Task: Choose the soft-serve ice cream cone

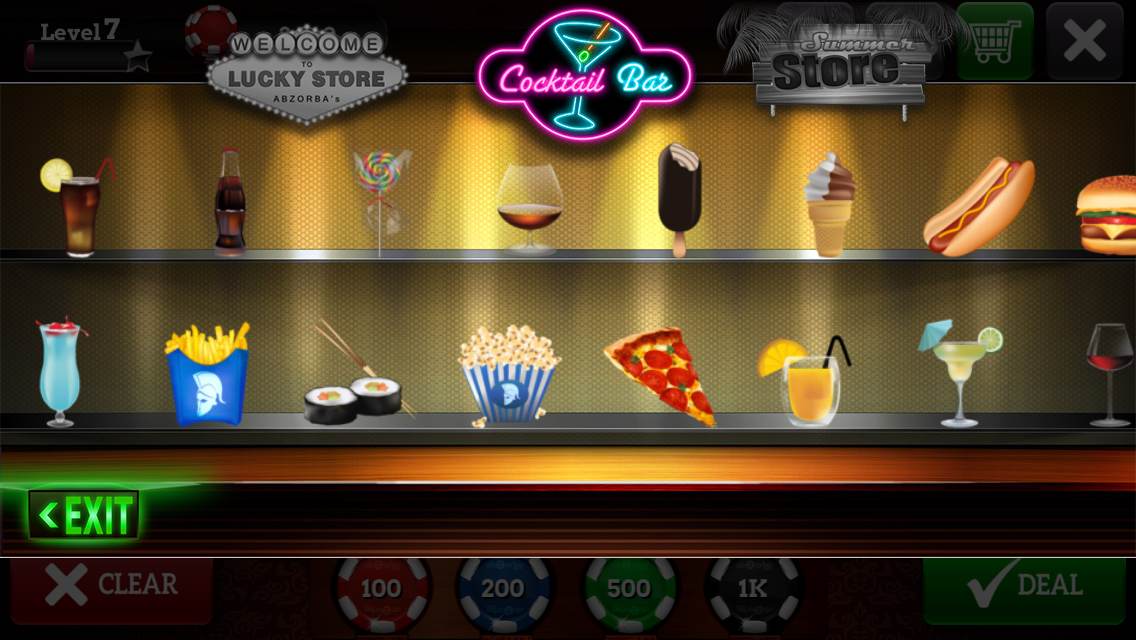Action: 830,204
